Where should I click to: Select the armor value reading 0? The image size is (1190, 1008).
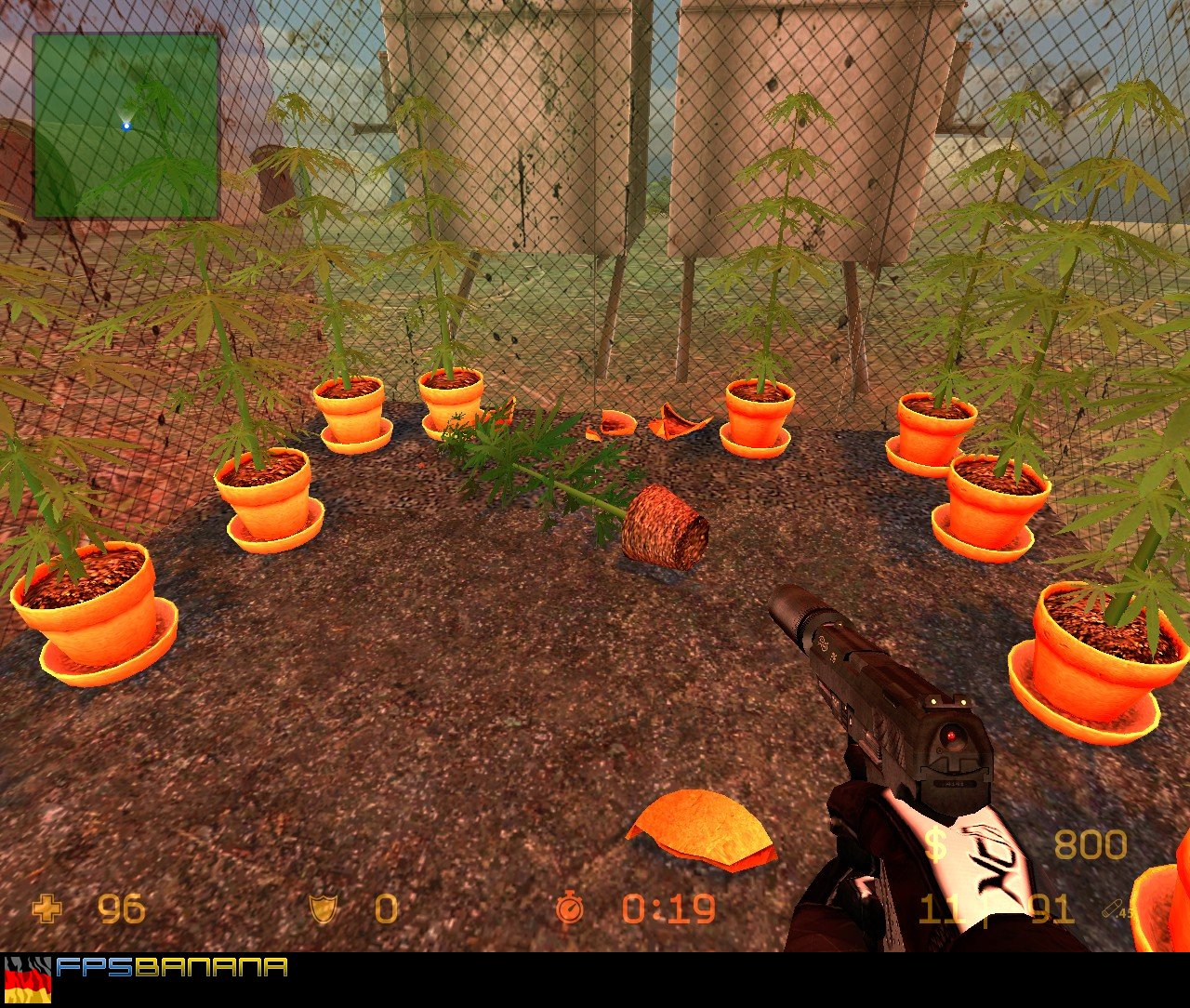pos(385,909)
